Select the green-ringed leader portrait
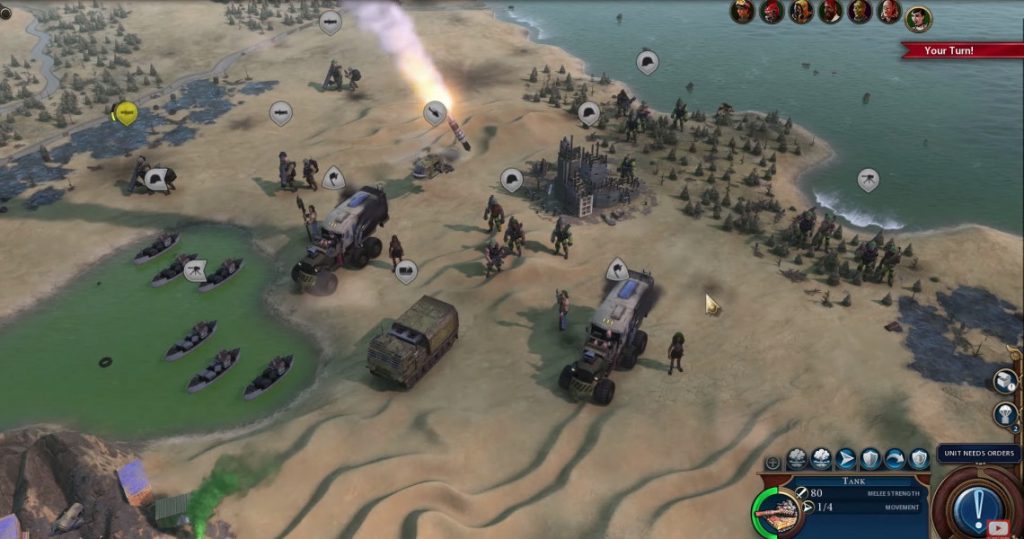The image size is (1024, 539). coord(918,19)
